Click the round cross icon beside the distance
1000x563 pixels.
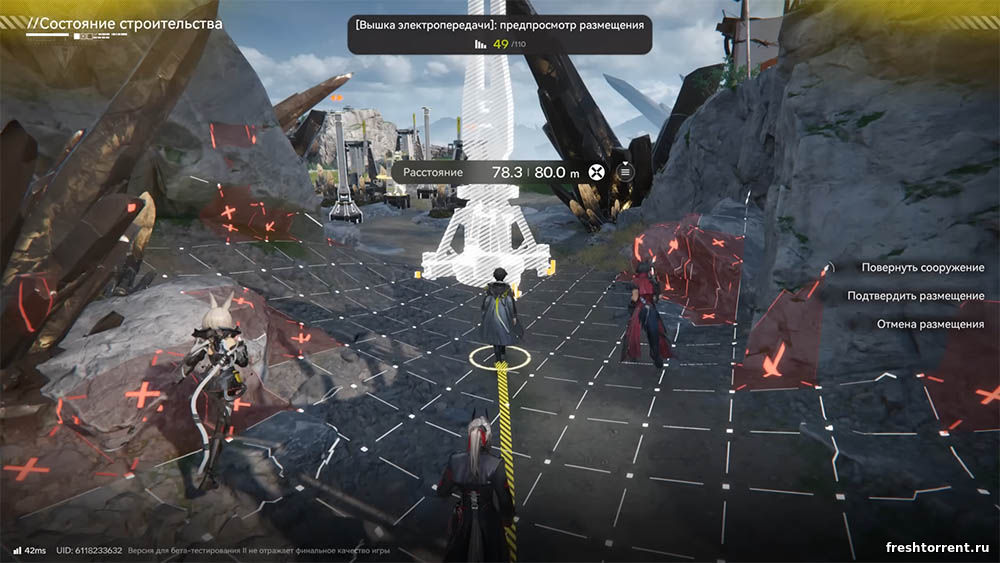coord(597,172)
